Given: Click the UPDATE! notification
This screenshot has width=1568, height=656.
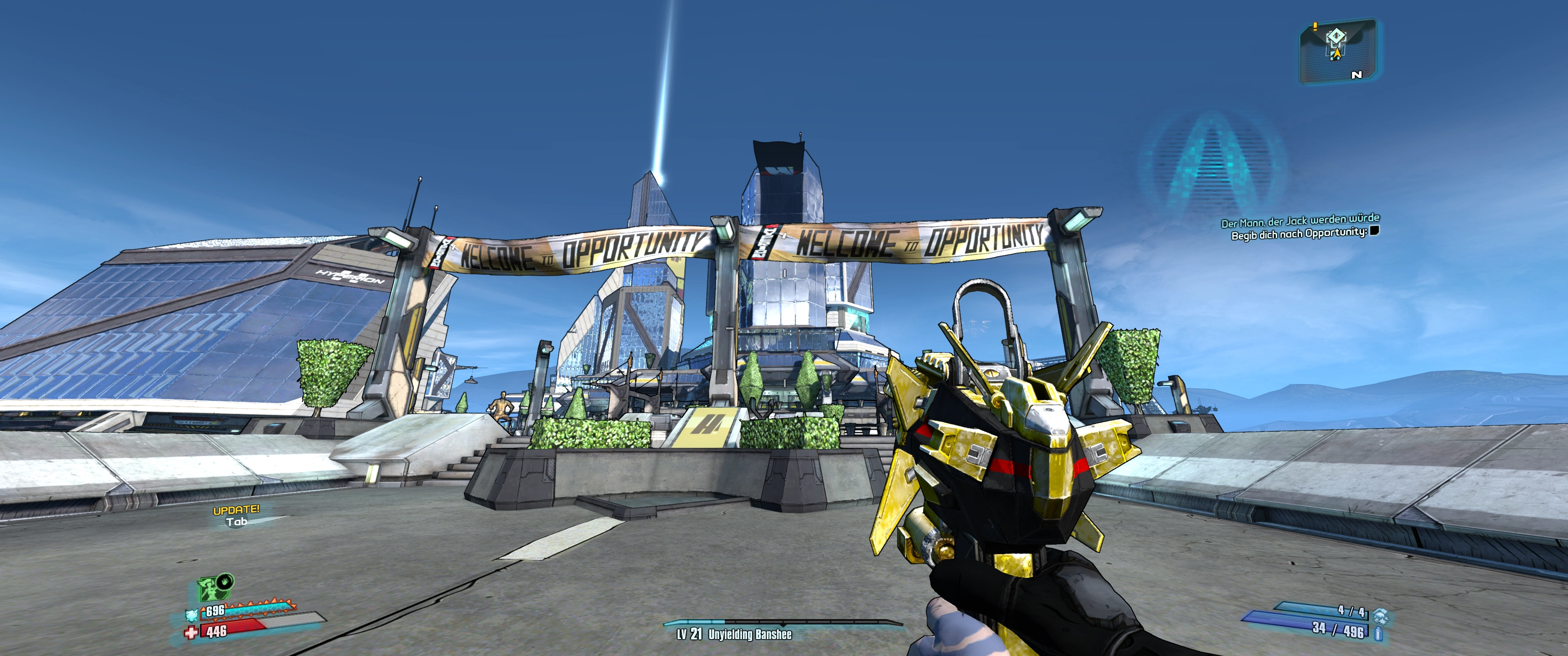Looking at the screenshot, I should point(236,510).
